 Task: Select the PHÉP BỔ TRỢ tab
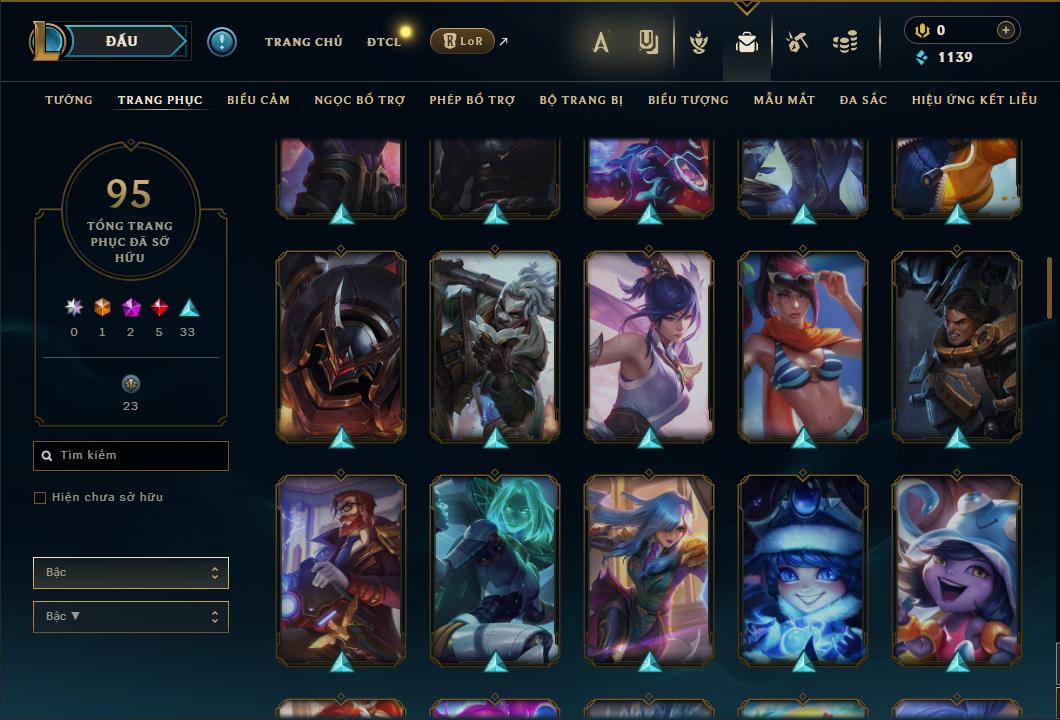pos(472,100)
